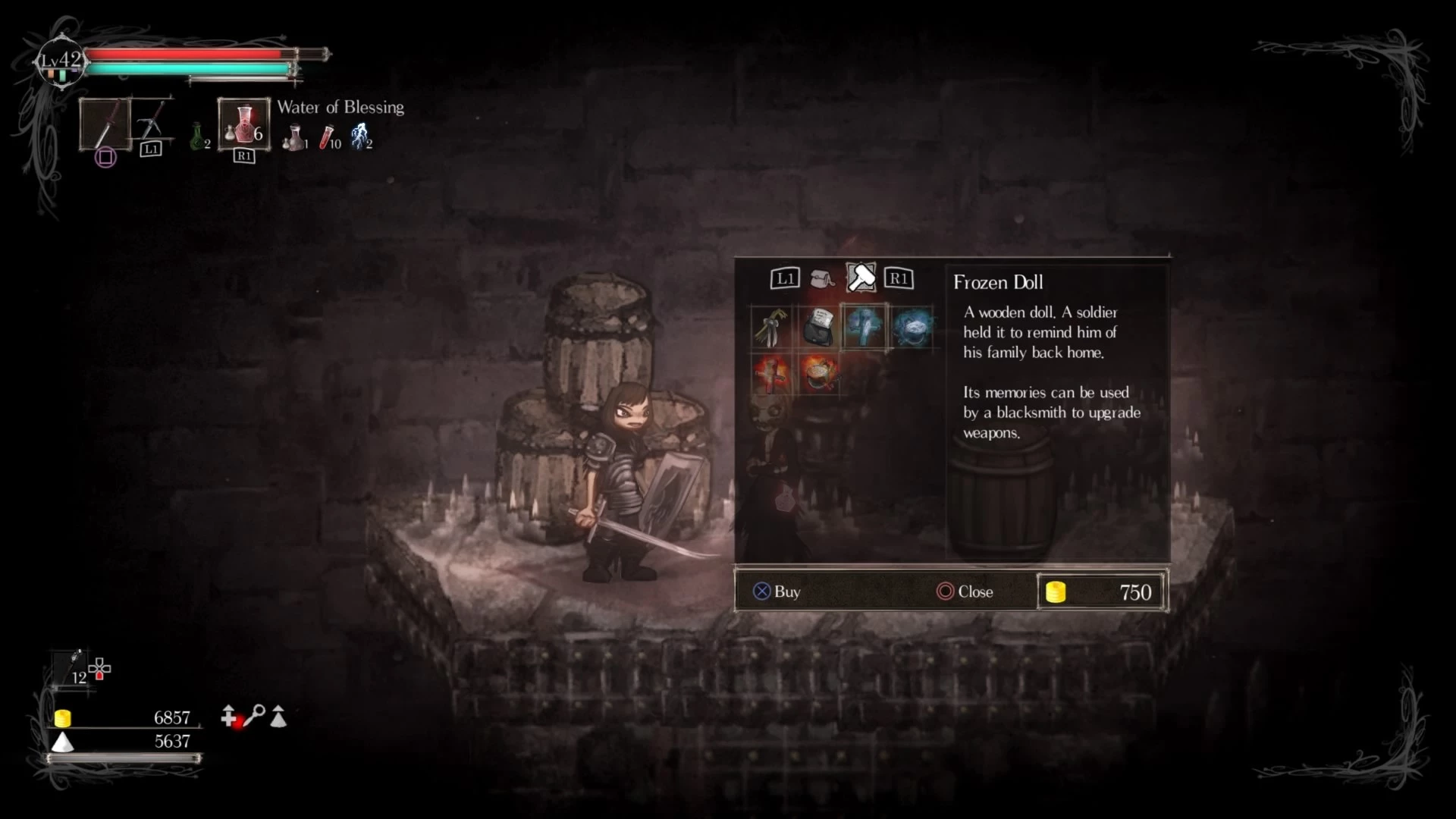This screenshot has width=1456, height=819.
Task: Select the ribboned keys shop item
Action: point(771,328)
